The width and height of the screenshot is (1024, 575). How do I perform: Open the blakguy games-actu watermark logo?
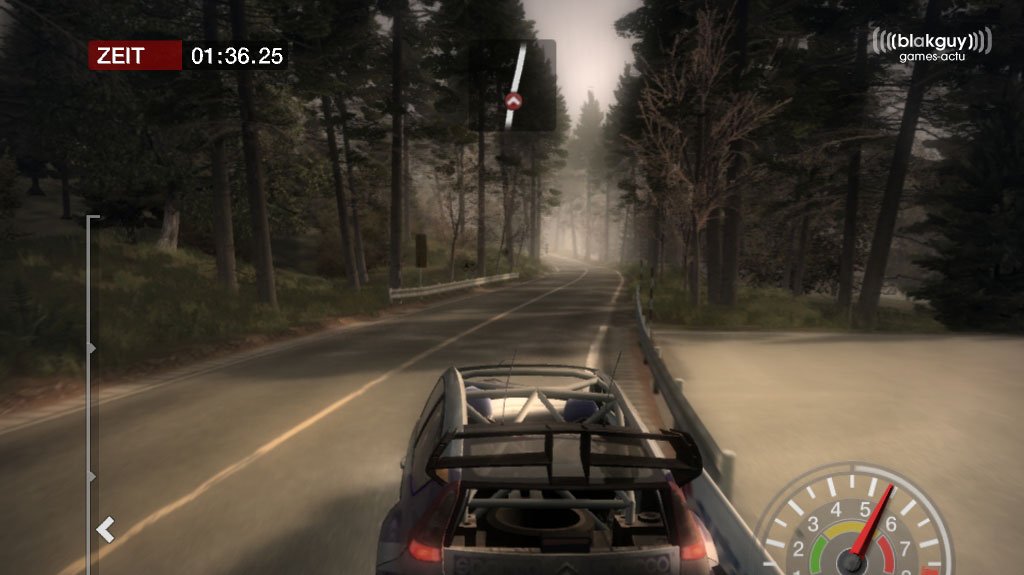931,45
